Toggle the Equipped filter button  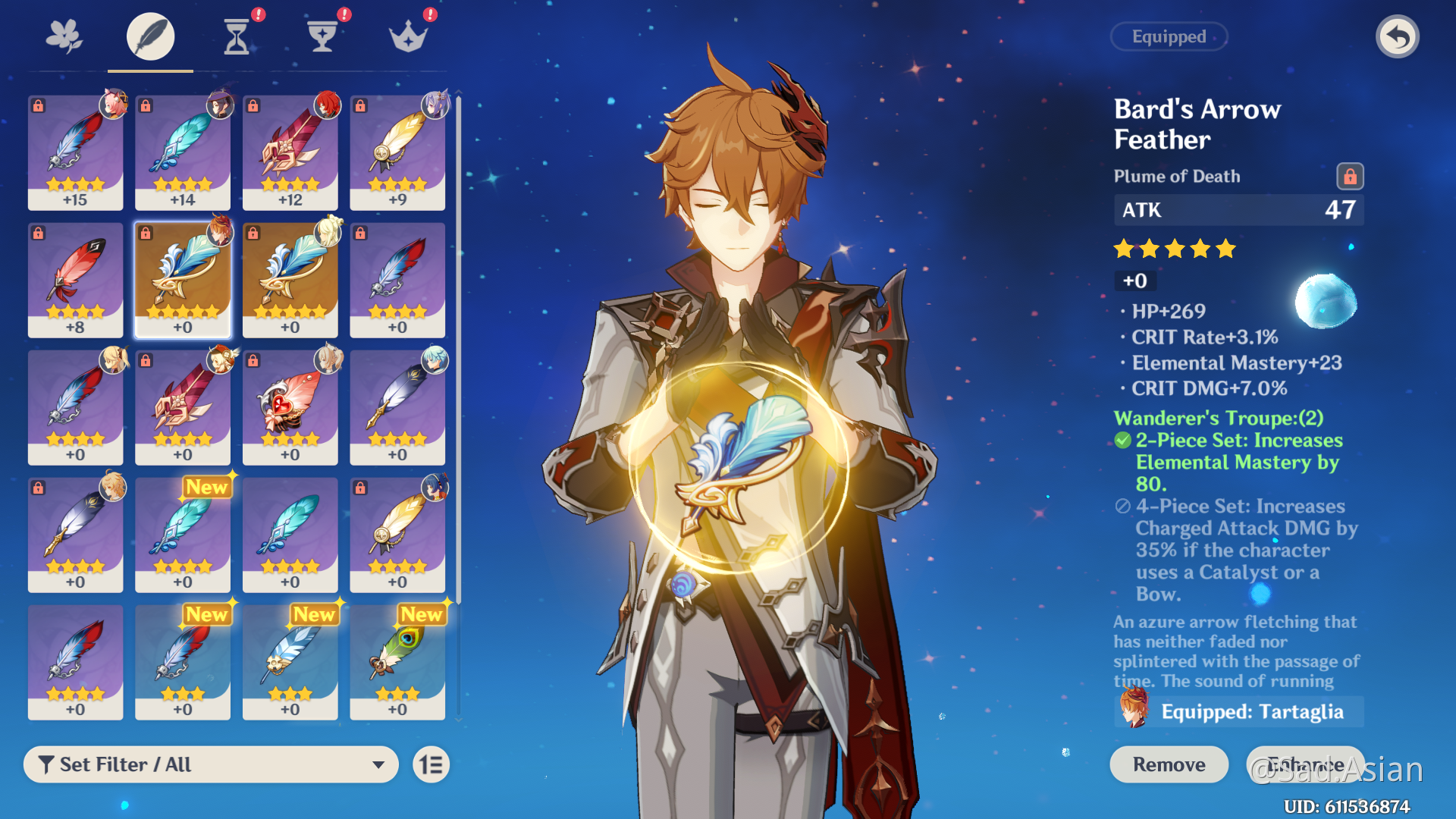1169,36
